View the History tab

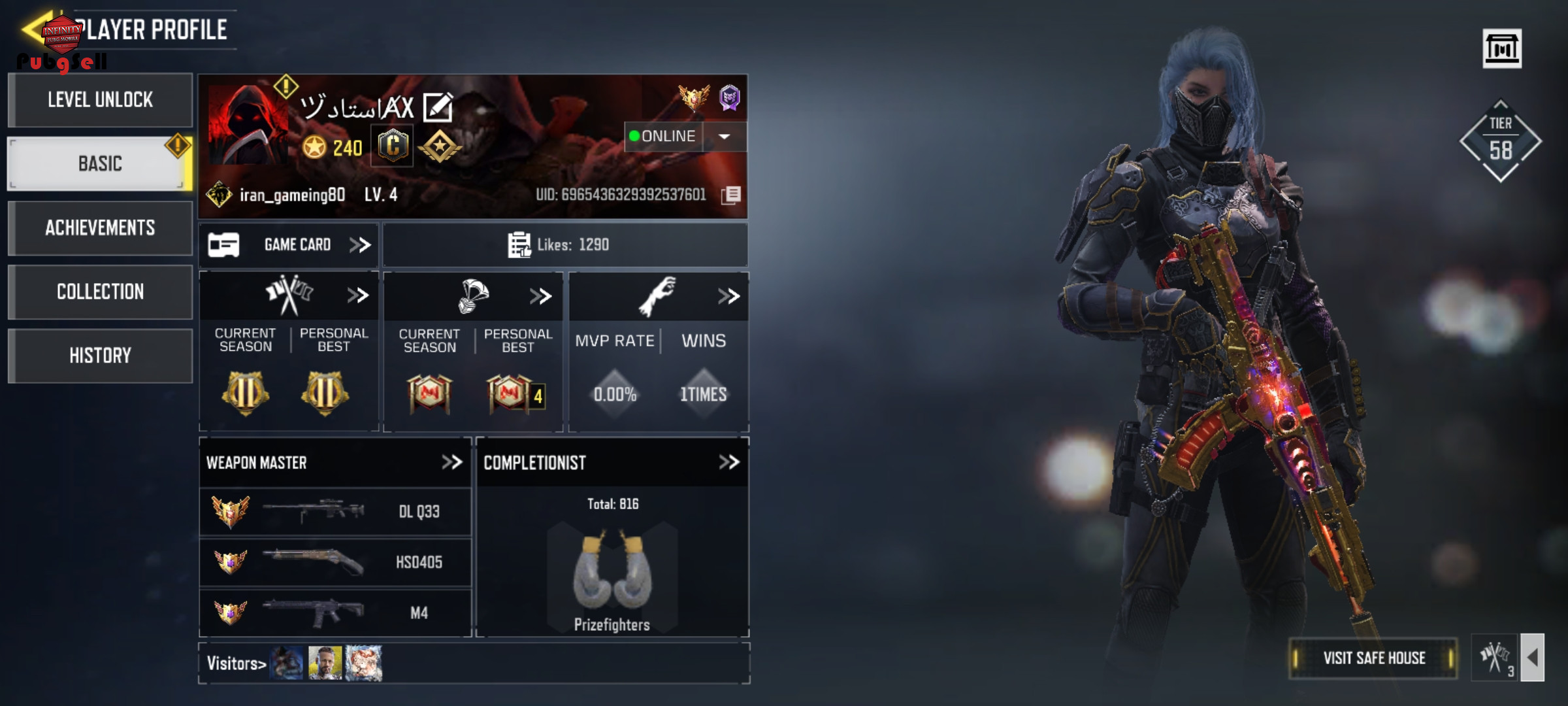tap(100, 356)
